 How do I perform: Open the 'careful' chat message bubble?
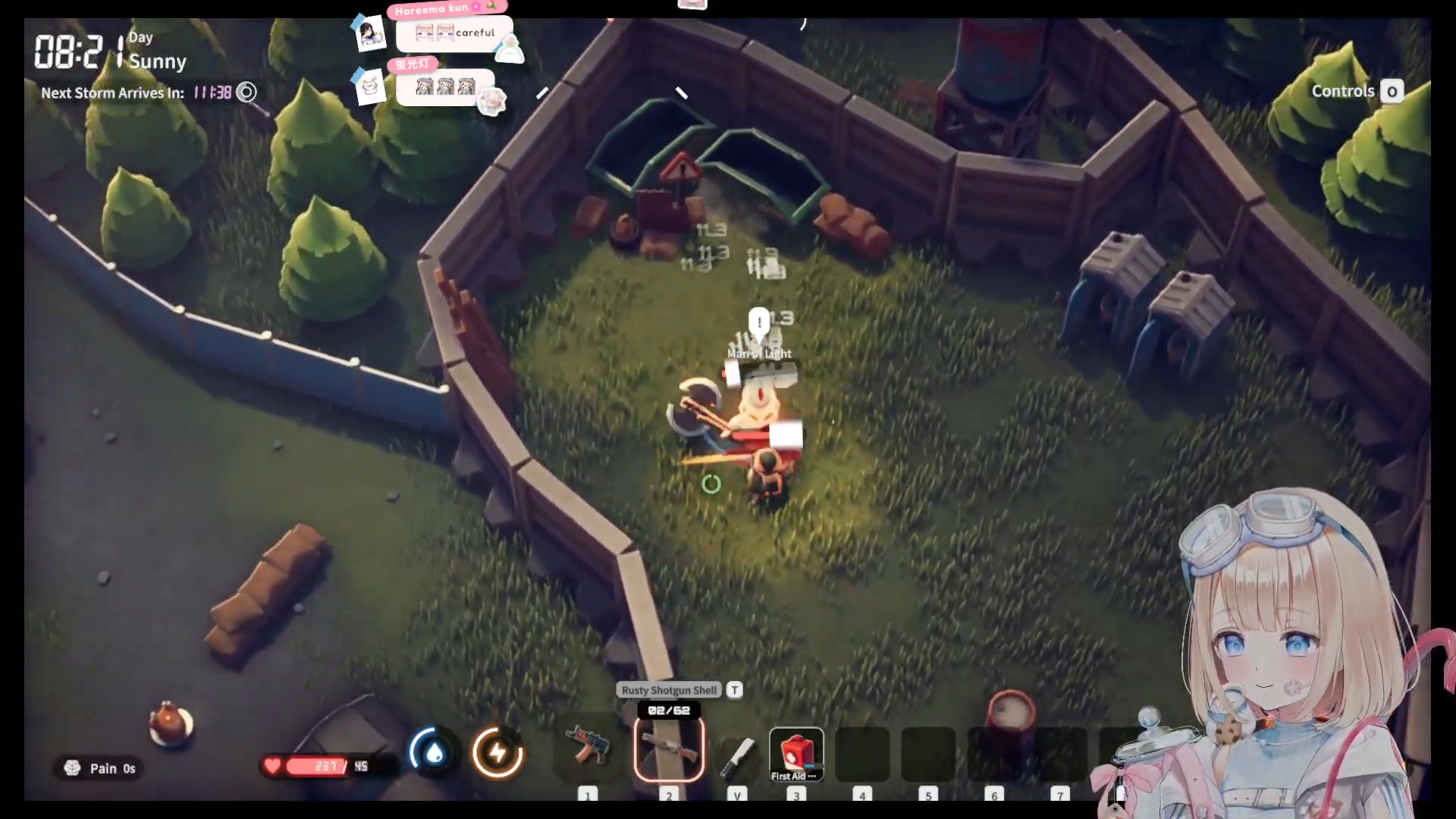(454, 33)
